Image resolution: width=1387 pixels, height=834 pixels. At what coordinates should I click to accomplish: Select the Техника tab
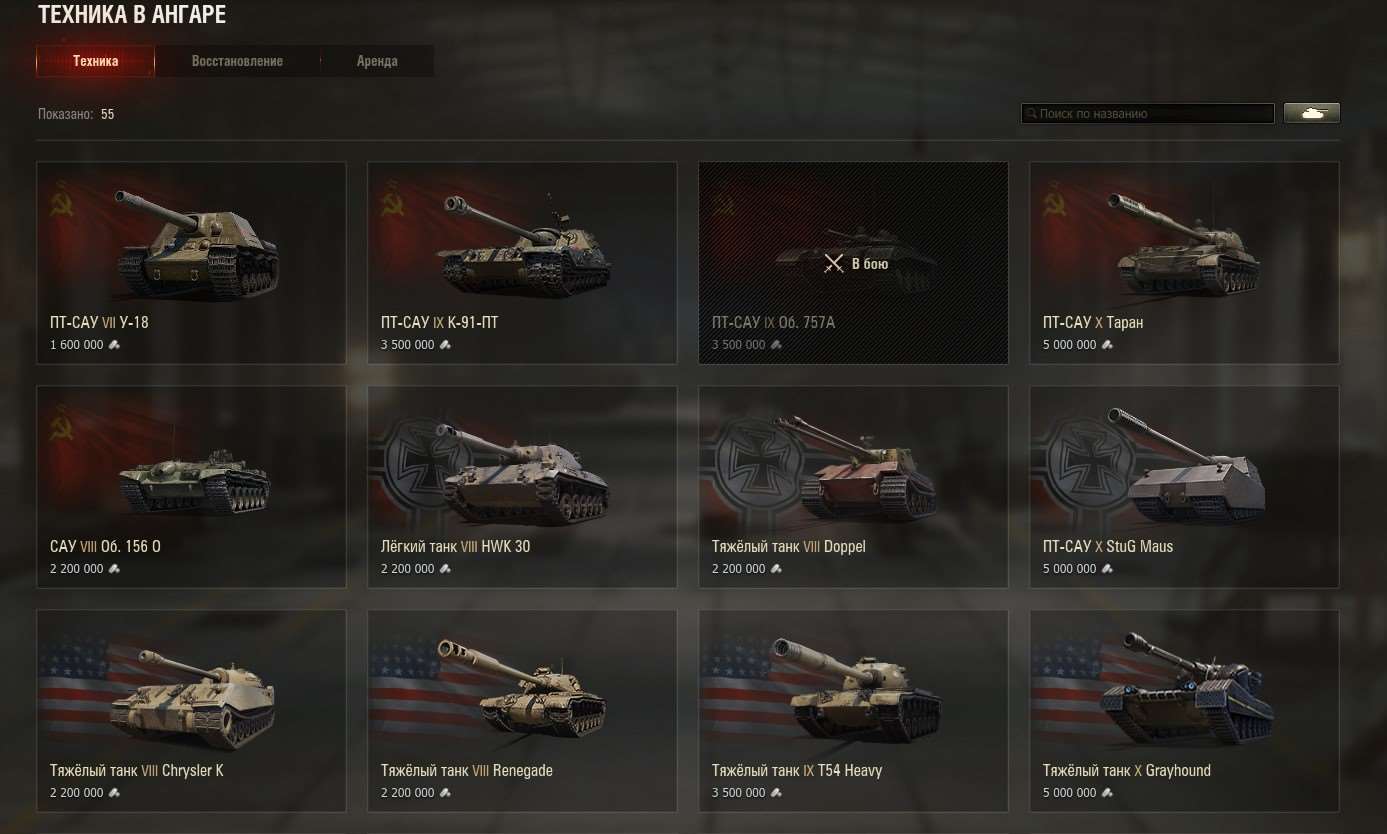95,60
